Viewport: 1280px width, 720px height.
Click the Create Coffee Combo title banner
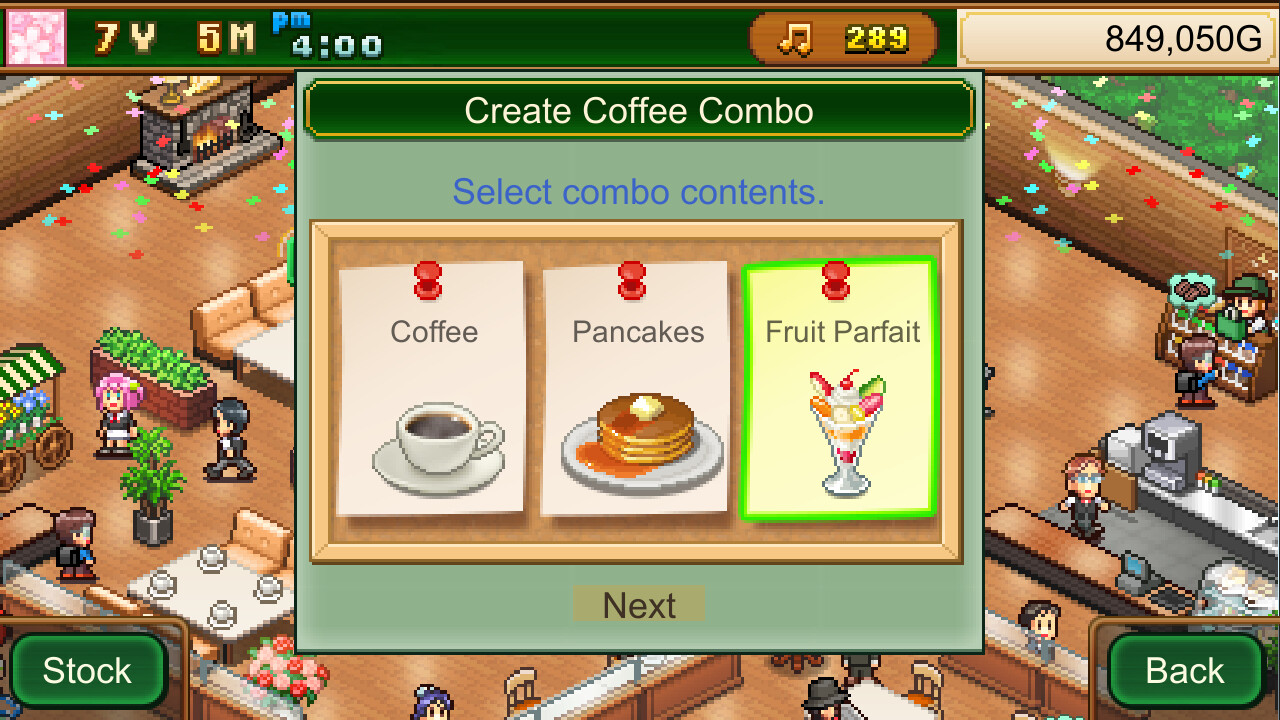pyautogui.click(x=639, y=110)
